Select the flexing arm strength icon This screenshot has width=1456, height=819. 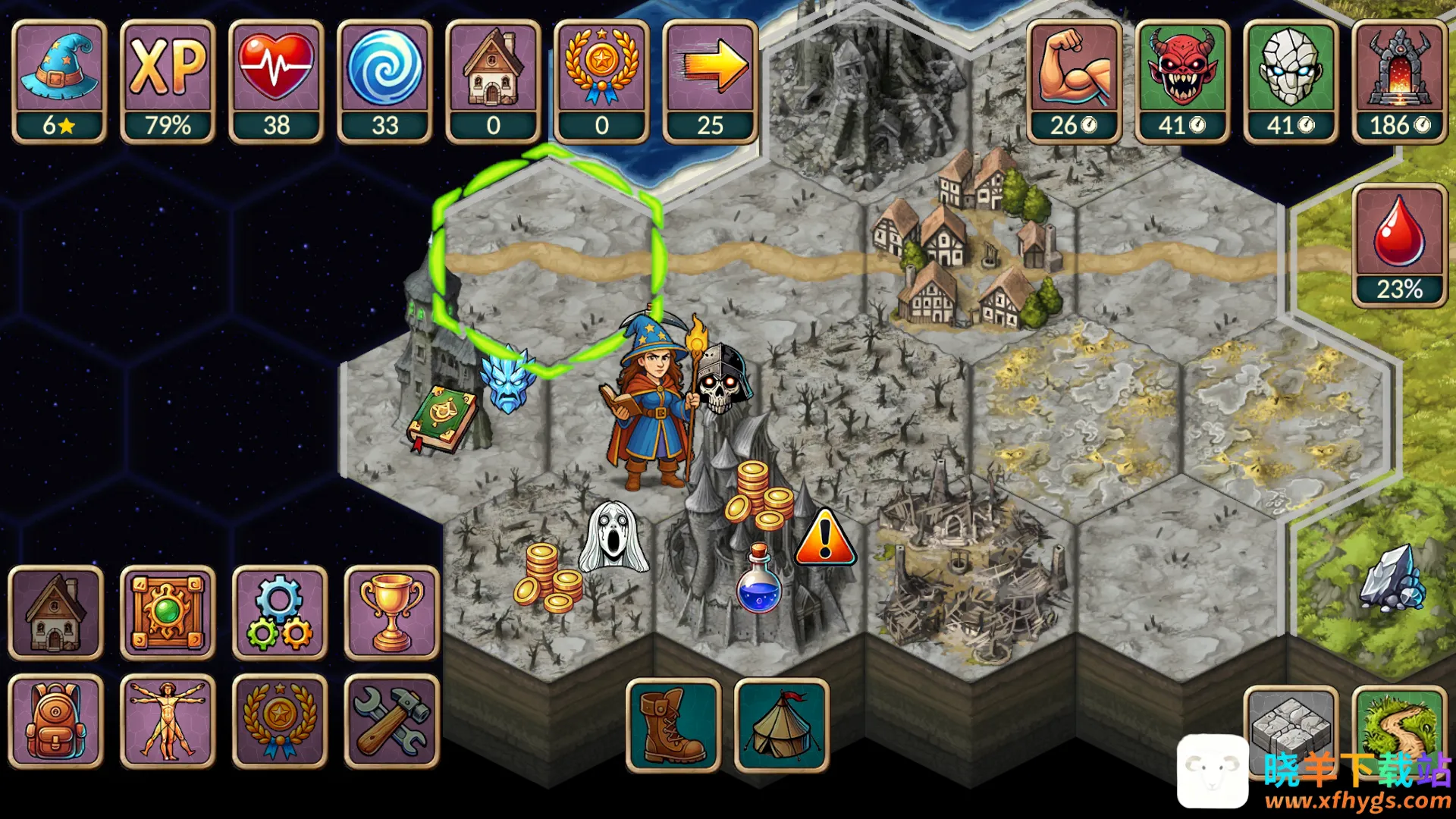(x=1074, y=81)
